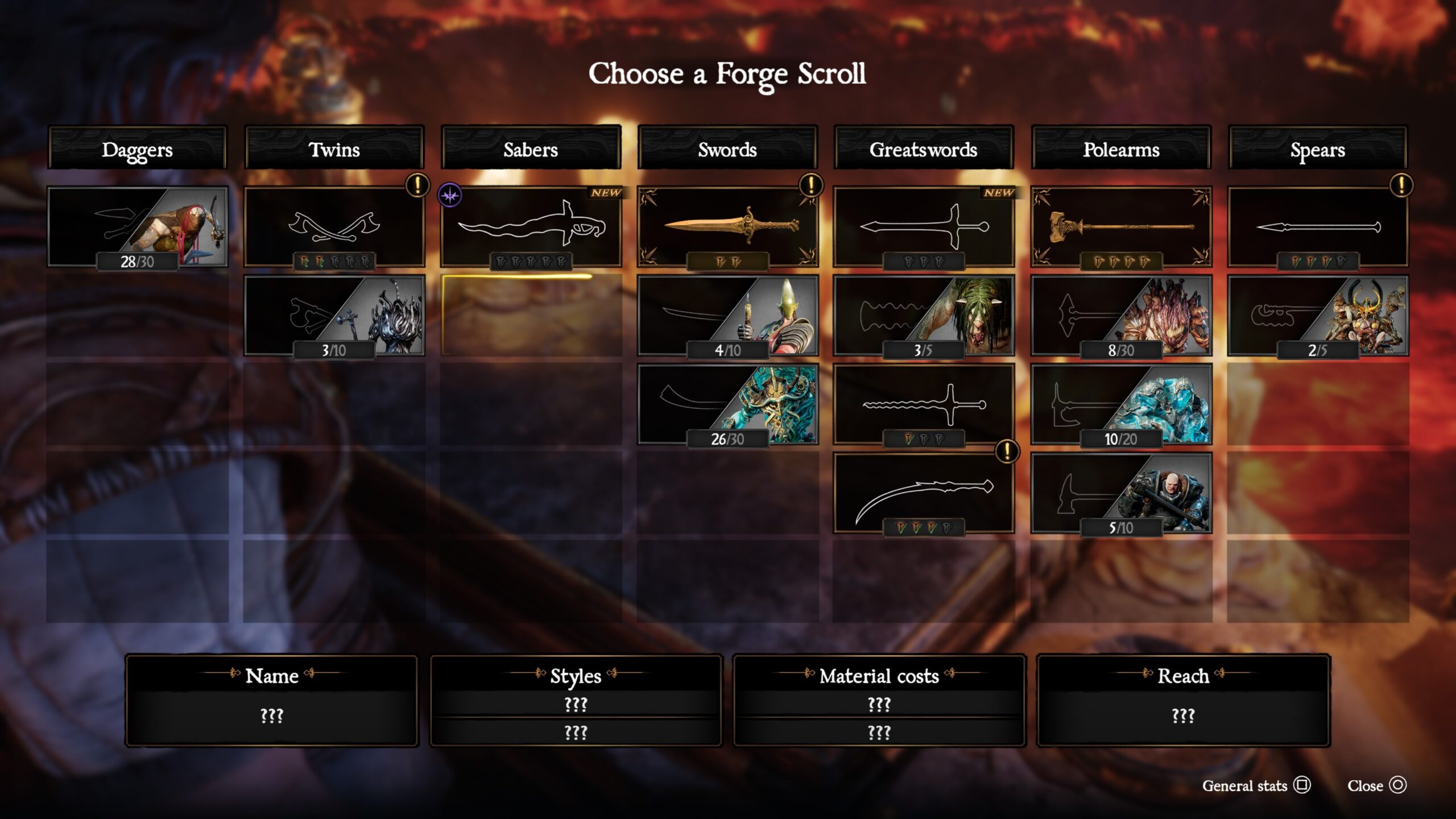Open the Polearms category header
The width and height of the screenshot is (1456, 819).
(x=1121, y=149)
